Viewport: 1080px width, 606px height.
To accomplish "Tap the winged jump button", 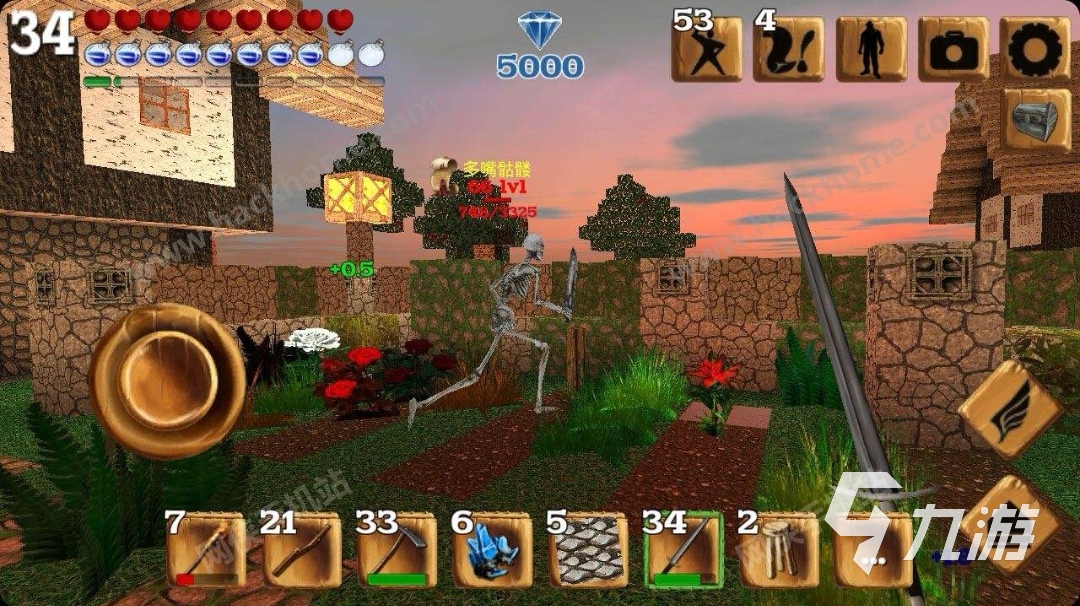I will point(1010,408).
